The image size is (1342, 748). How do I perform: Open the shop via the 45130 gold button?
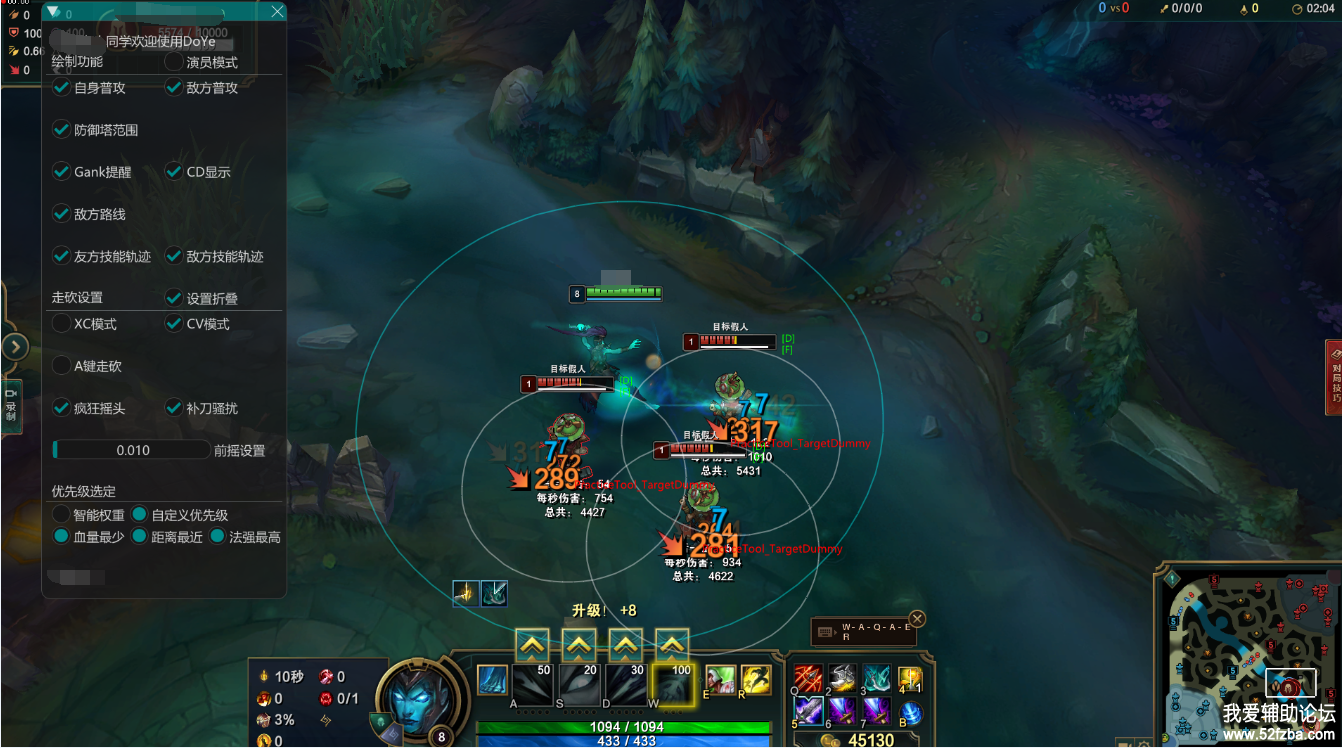click(x=858, y=740)
